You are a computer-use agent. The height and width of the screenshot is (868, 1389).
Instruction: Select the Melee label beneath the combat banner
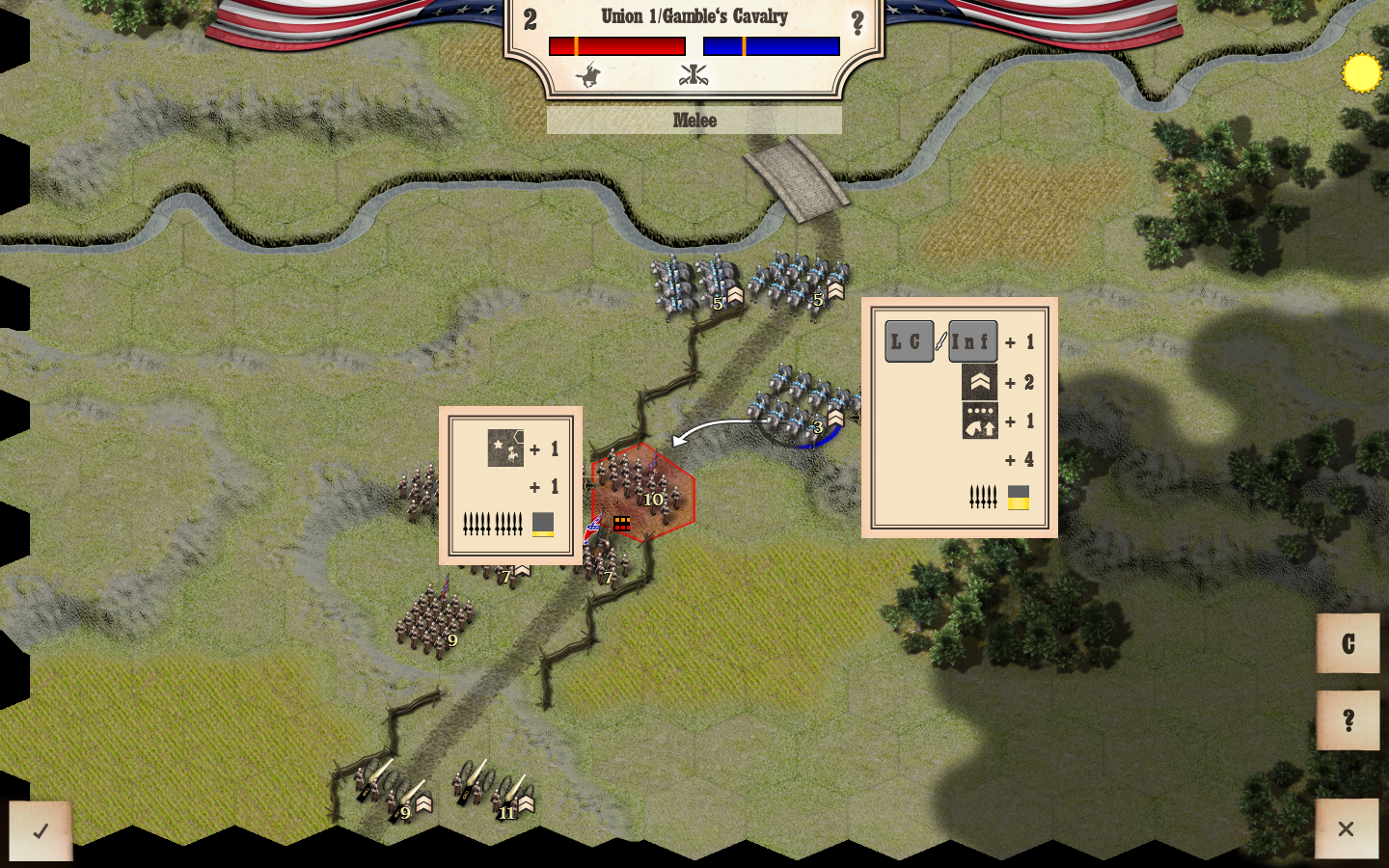694,120
